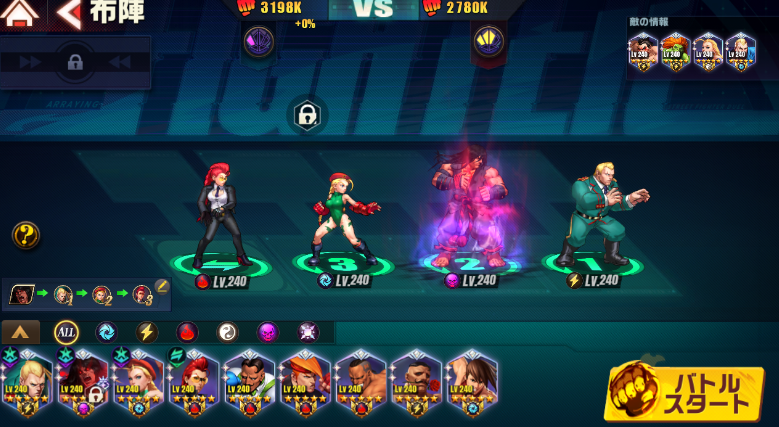The image size is (779, 427).
Task: Tap the locked formation slot above the fighters
Action: (306, 116)
